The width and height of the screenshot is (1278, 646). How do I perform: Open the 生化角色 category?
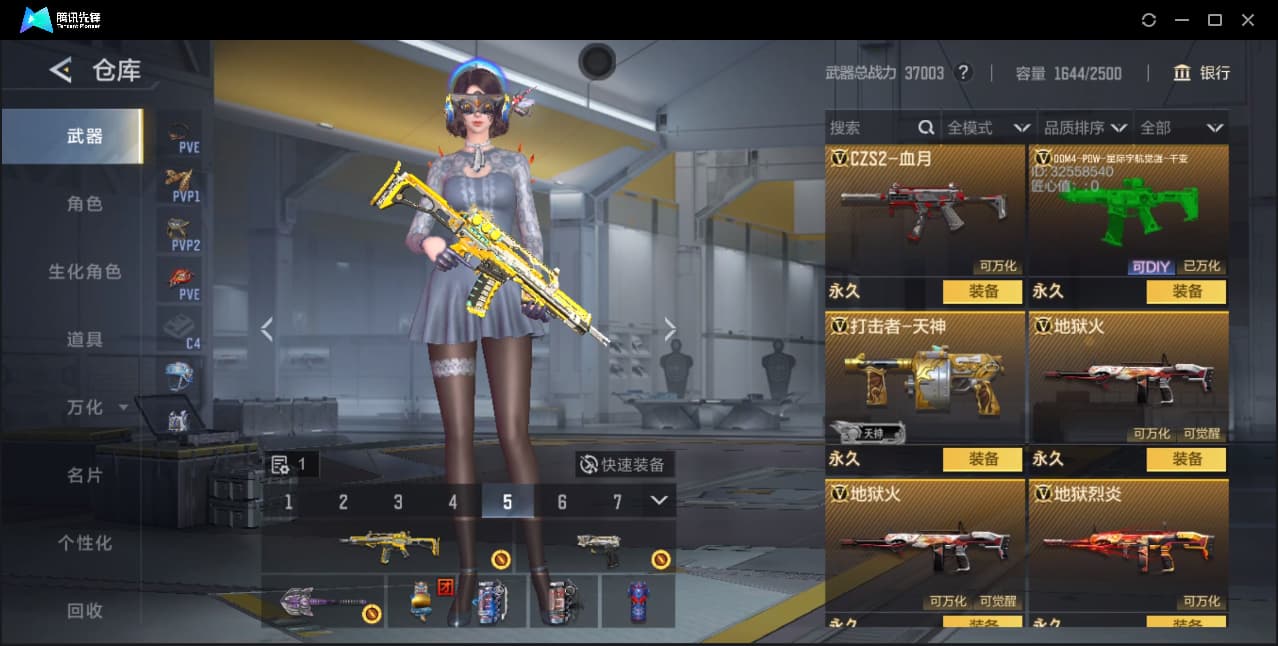coord(84,272)
